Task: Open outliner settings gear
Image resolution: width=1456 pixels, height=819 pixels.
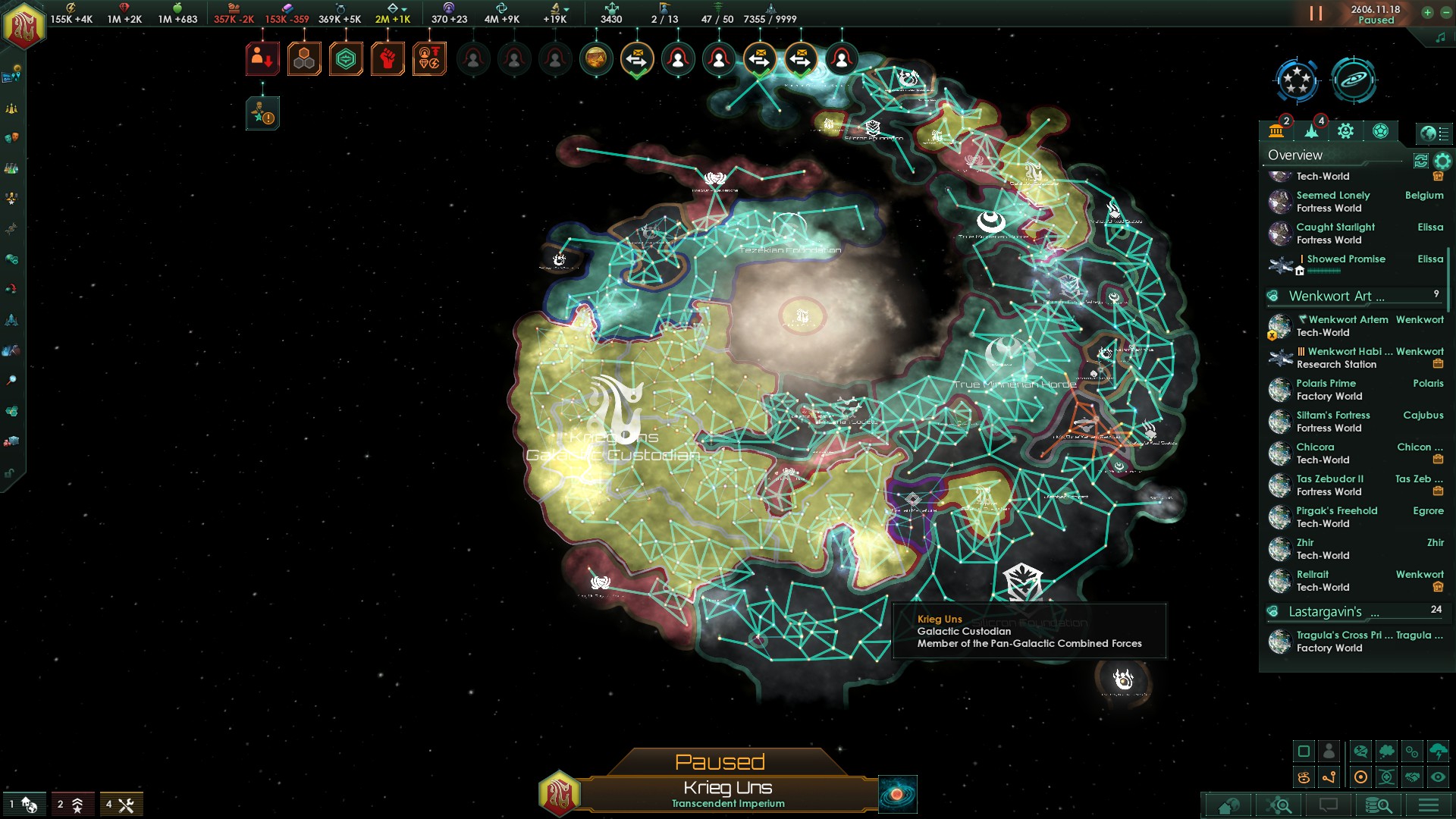Action: pyautogui.click(x=1442, y=161)
